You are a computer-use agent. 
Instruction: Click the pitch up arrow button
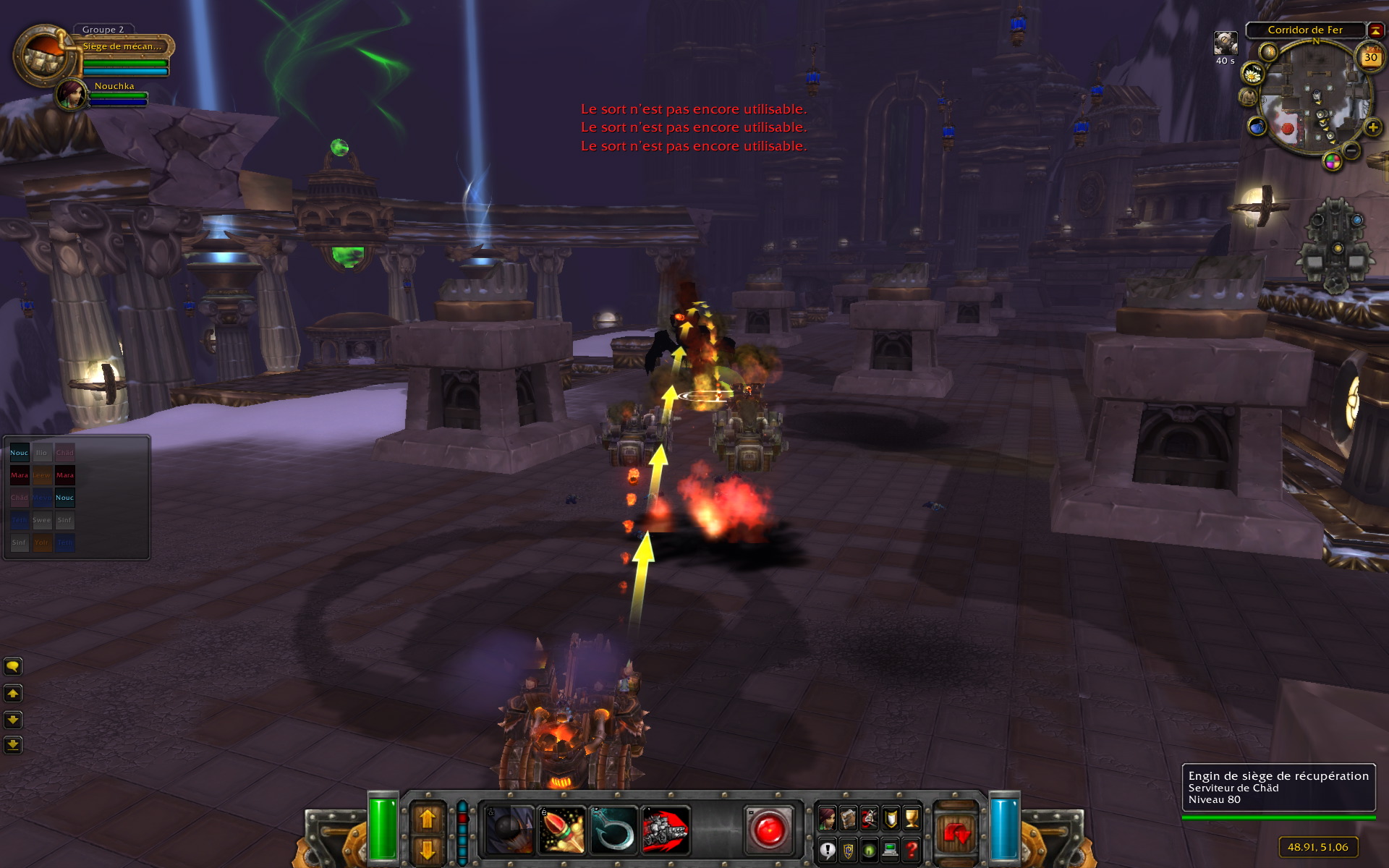click(428, 819)
